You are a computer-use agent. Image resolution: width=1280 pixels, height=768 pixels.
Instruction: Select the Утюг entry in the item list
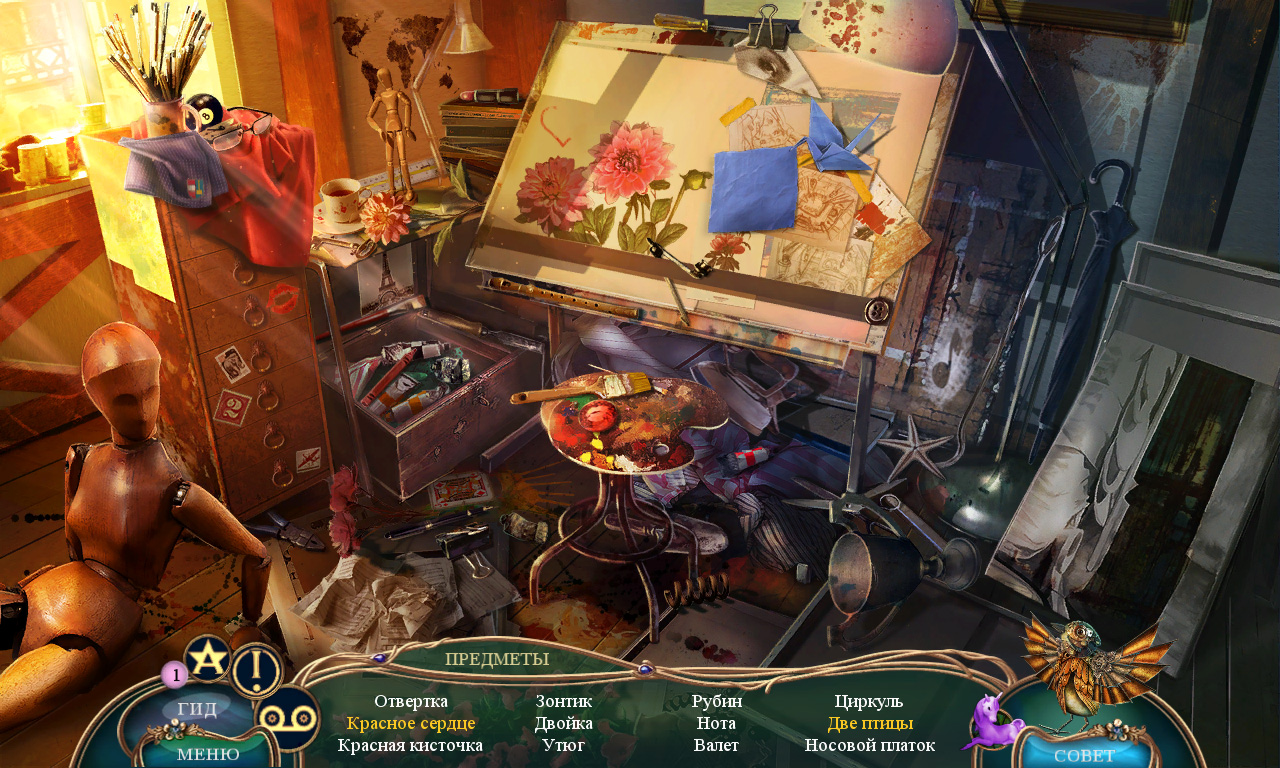pos(564,745)
